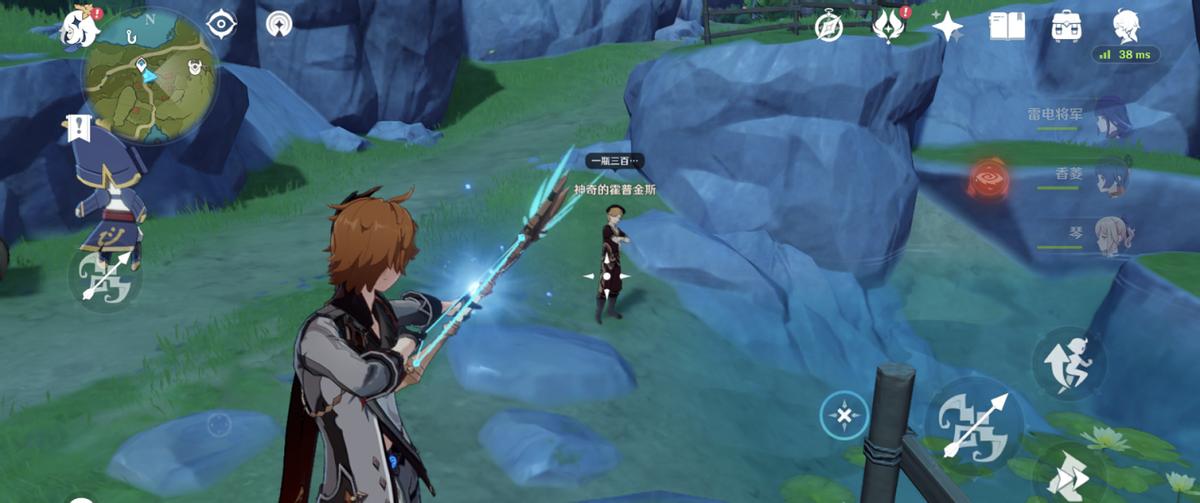
Task: Cancel aiming with the X crosshair button
Action: click(844, 415)
